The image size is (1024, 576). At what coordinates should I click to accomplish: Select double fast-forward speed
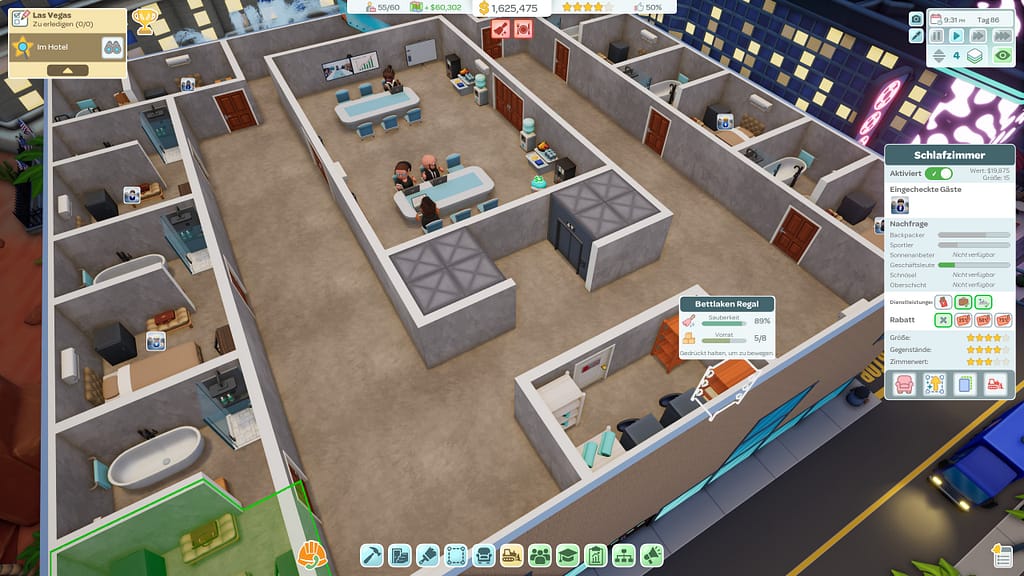pyautogui.click(x=977, y=36)
